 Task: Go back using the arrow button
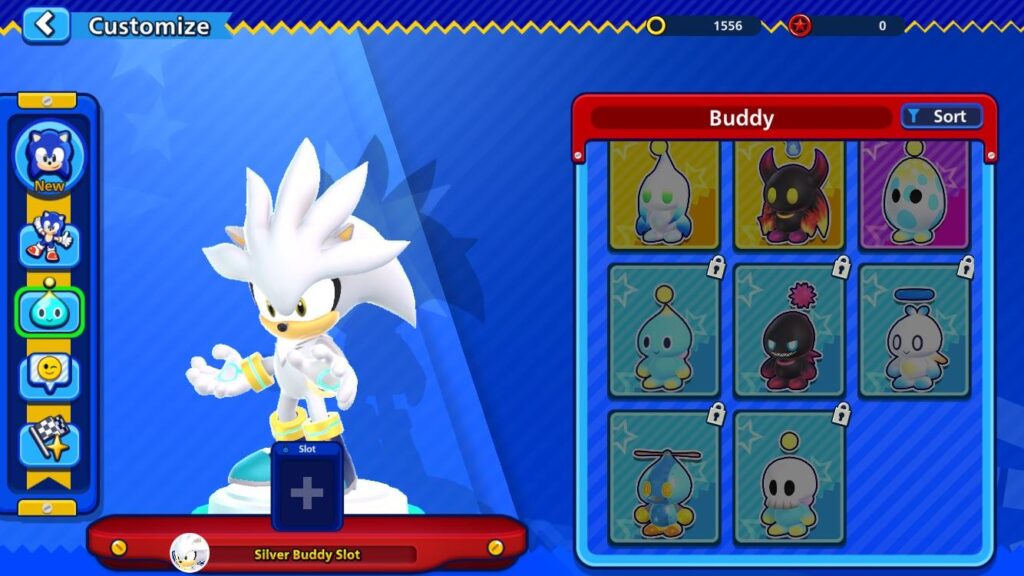coord(46,25)
